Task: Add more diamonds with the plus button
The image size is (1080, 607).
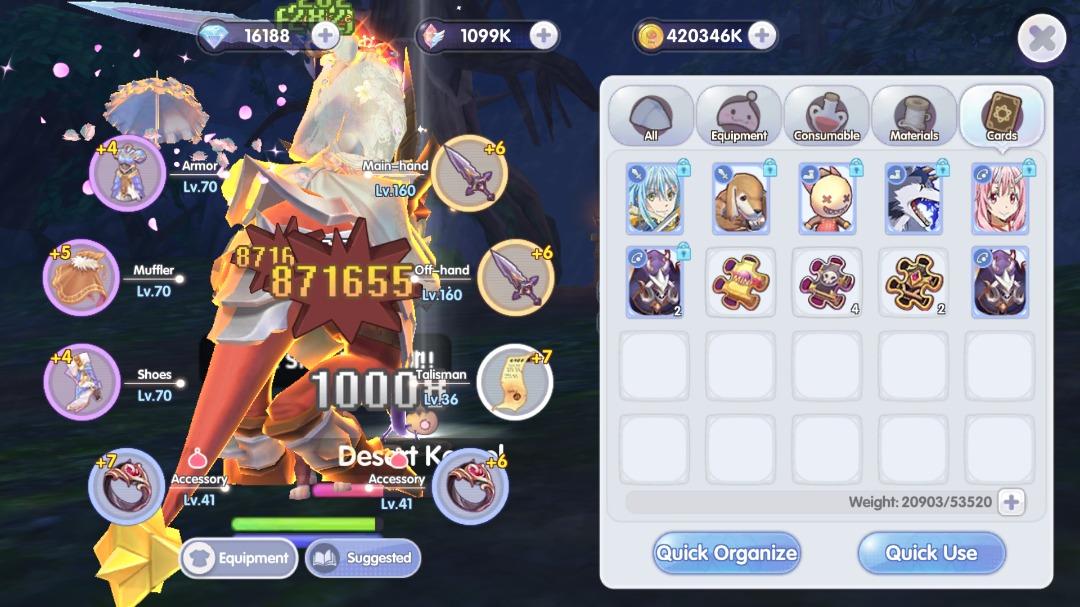Action: pyautogui.click(x=325, y=36)
